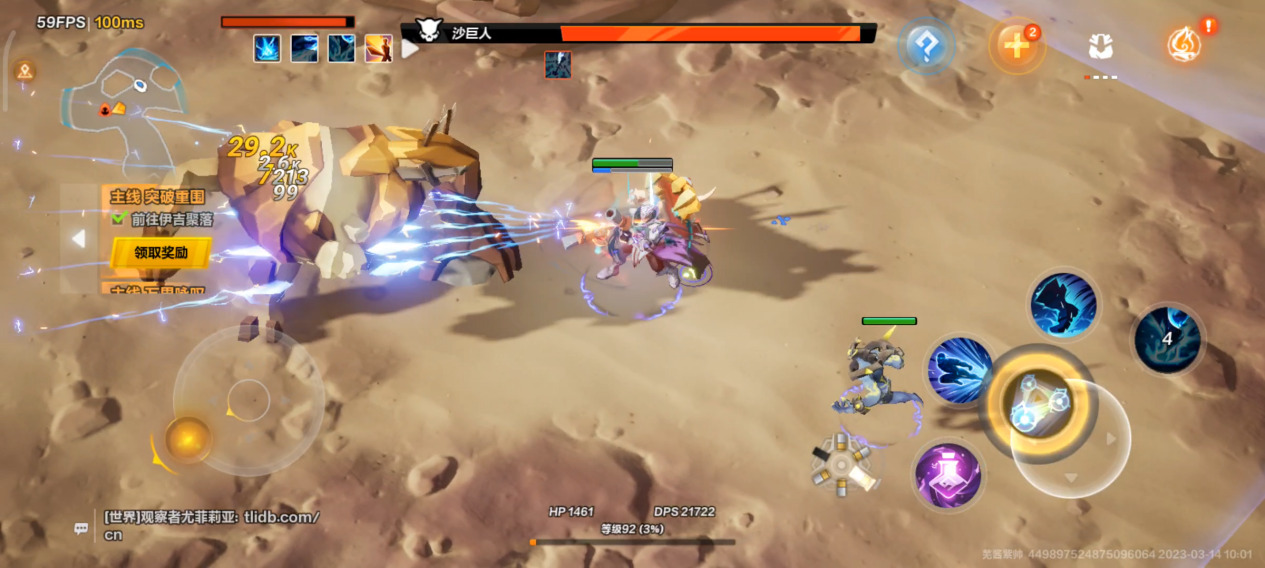1265x568 pixels.
Task: Open the white backpack icon
Action: 1101,46
